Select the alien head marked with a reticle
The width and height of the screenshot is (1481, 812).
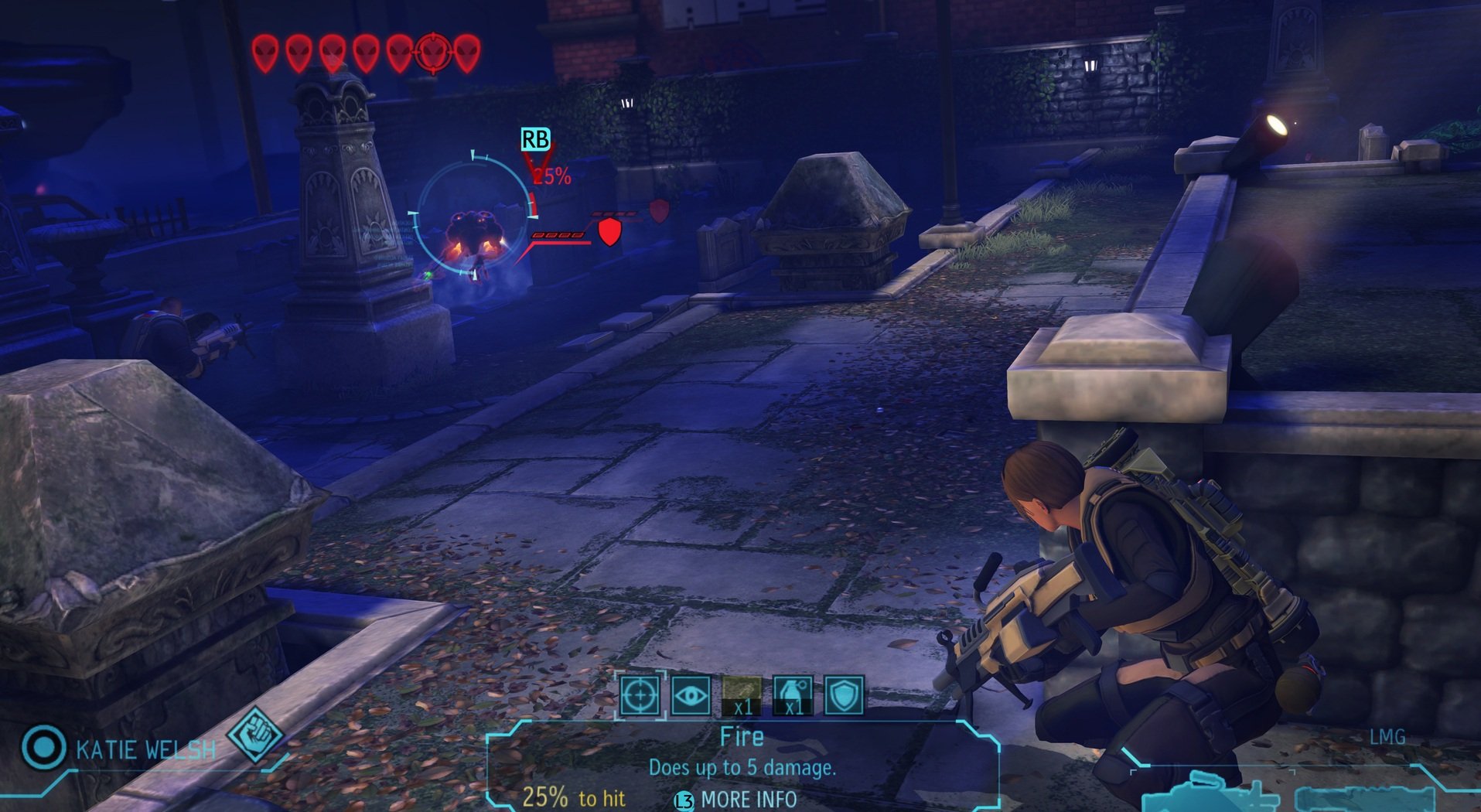pyautogui.click(x=432, y=53)
